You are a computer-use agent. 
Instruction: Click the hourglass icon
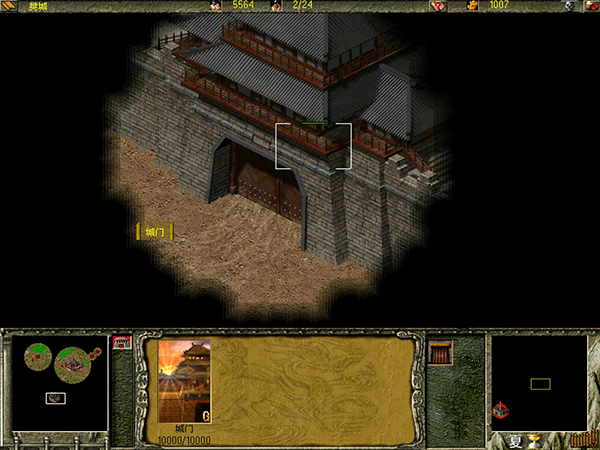coord(535,440)
